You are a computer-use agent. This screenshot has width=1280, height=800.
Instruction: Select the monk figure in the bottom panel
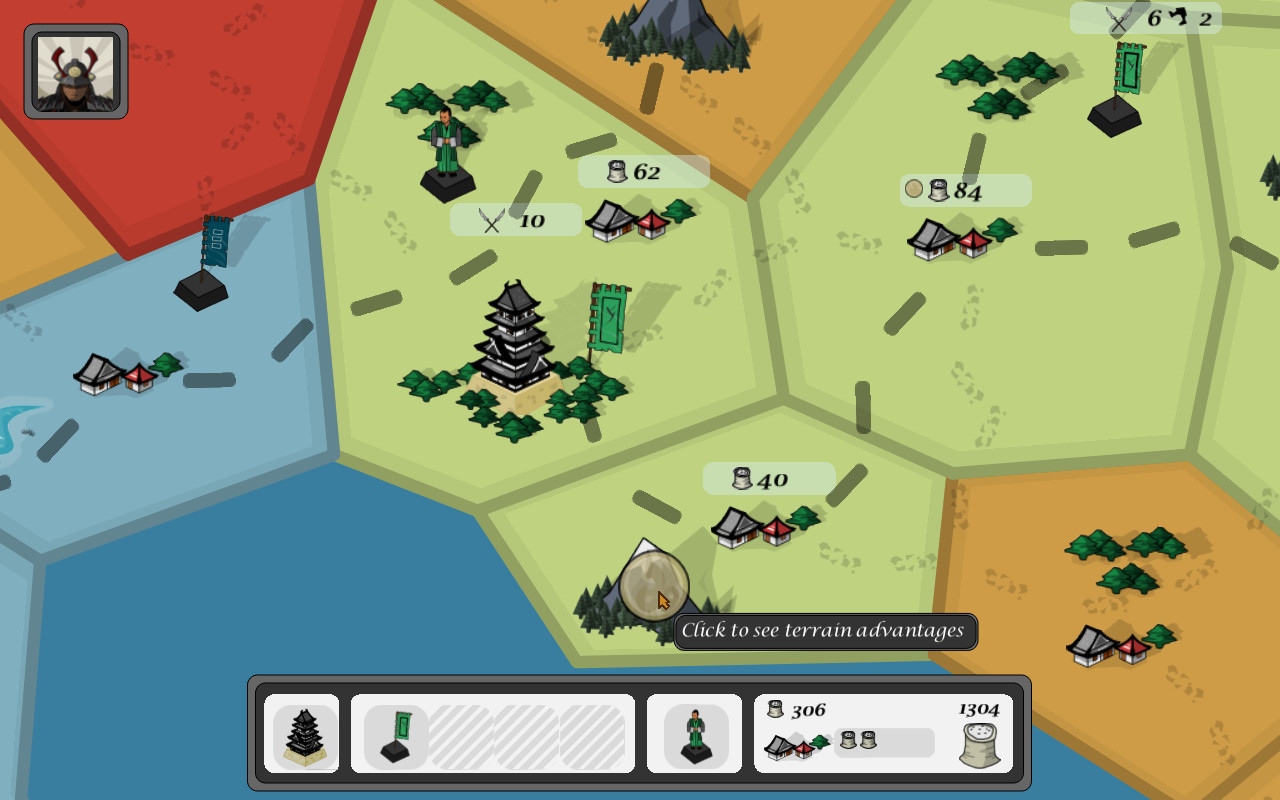(695, 735)
